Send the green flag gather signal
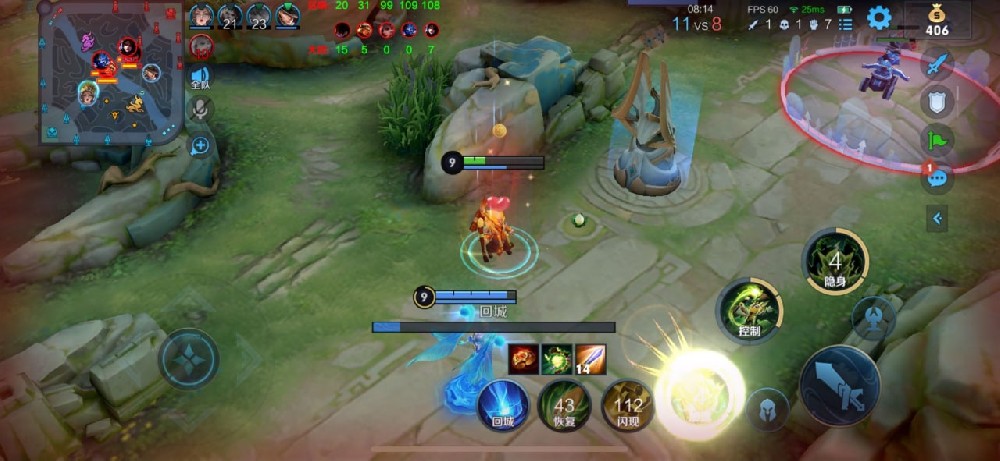This screenshot has height=461, width=1000. [937, 140]
